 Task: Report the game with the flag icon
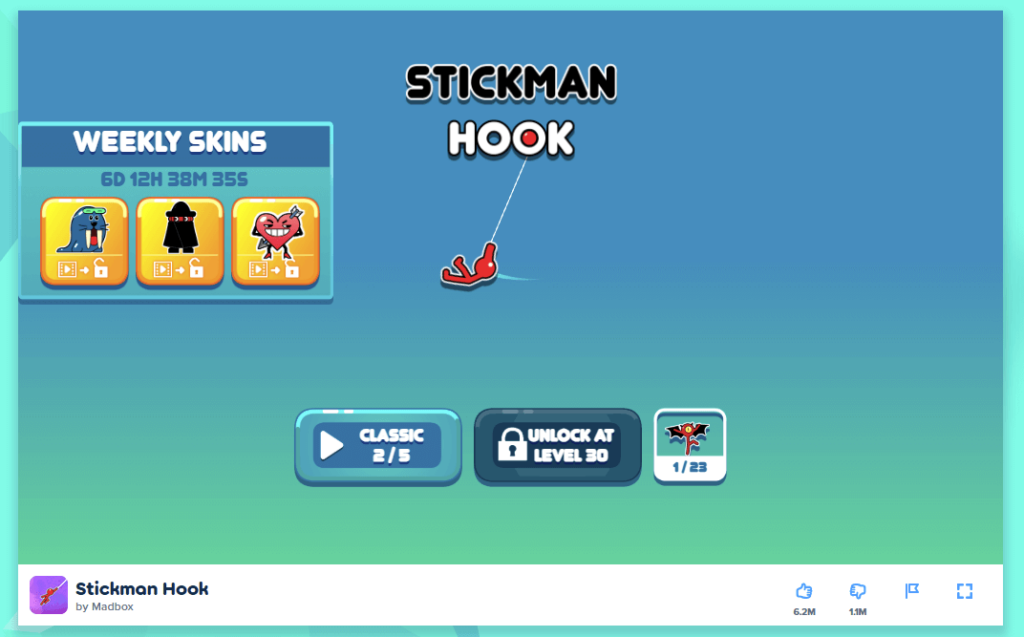[912, 591]
